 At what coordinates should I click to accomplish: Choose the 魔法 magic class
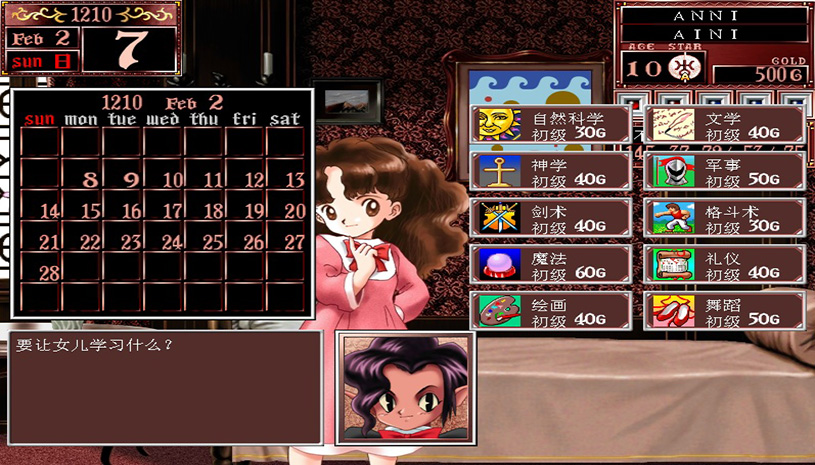[551, 265]
